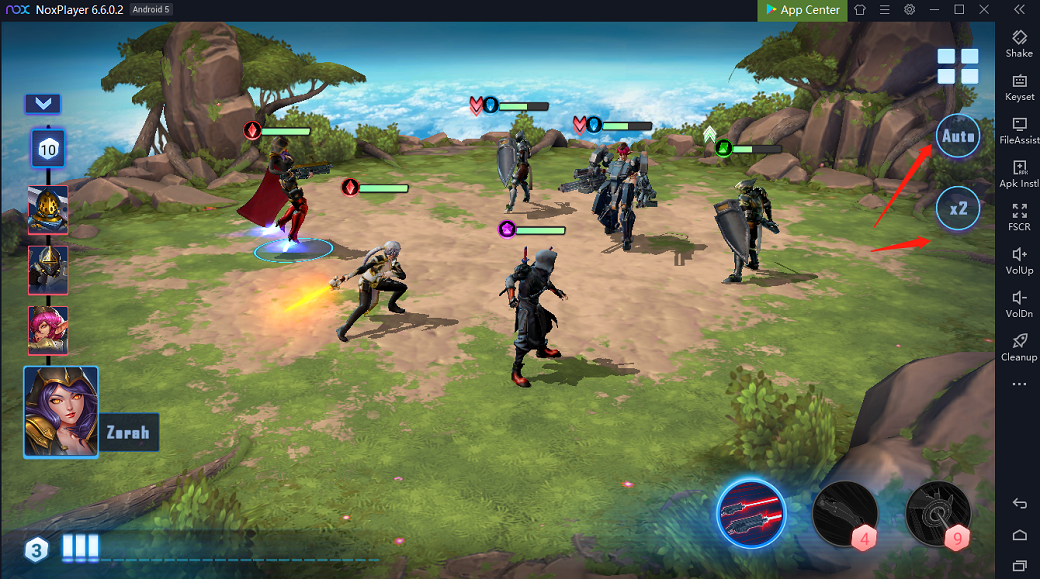Select the dark helmet knight portrait
Image resolution: width=1040 pixels, height=579 pixels.
[48, 270]
